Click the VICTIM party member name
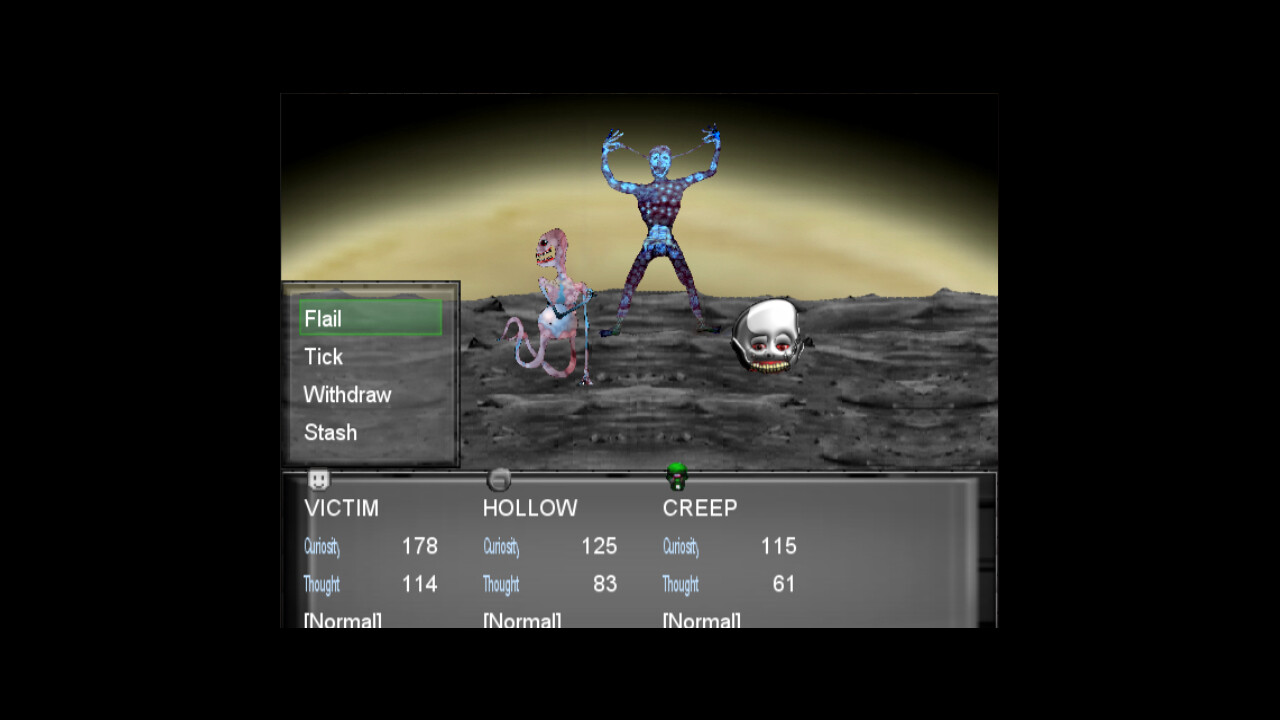The image size is (1280, 720). [341, 508]
